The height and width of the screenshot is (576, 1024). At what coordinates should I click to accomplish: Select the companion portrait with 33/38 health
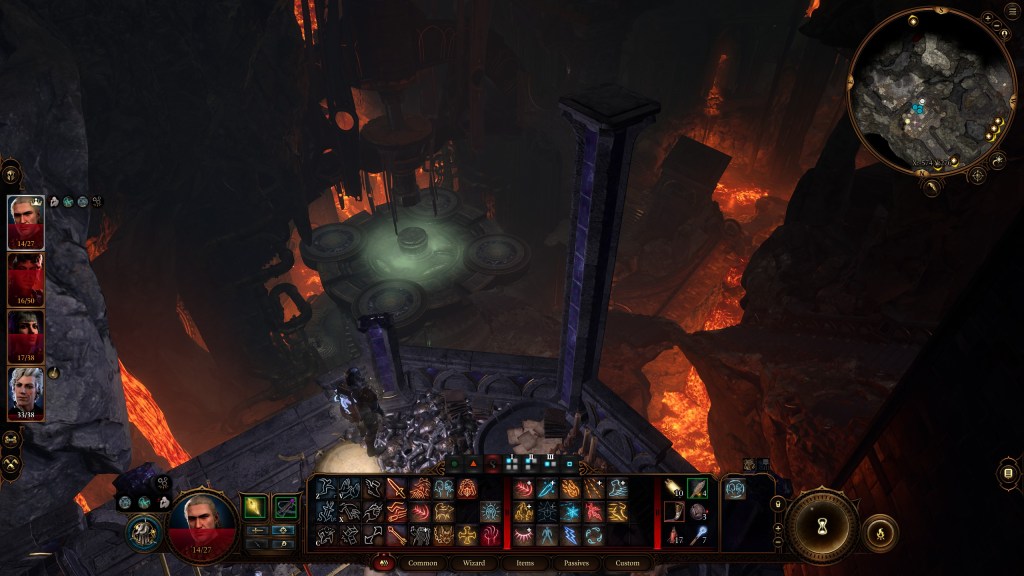coord(26,390)
